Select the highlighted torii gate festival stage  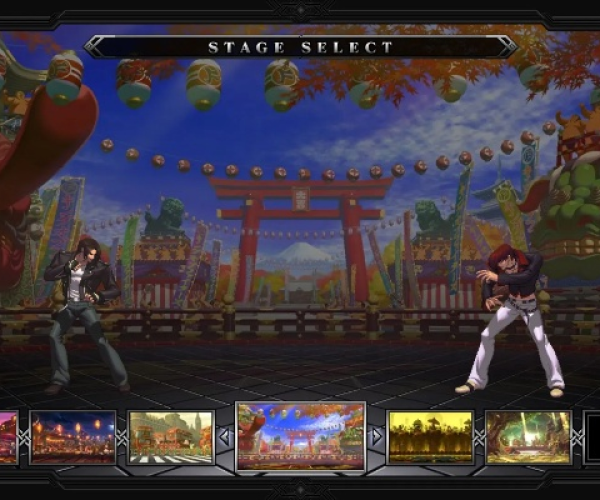pyautogui.click(x=300, y=436)
